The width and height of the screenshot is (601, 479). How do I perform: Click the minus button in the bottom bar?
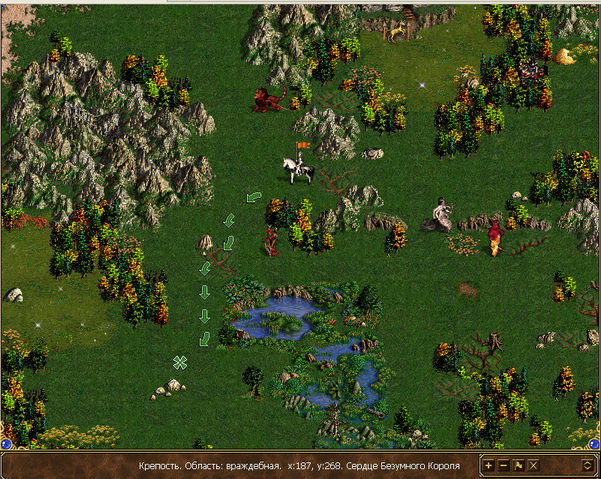503,465
